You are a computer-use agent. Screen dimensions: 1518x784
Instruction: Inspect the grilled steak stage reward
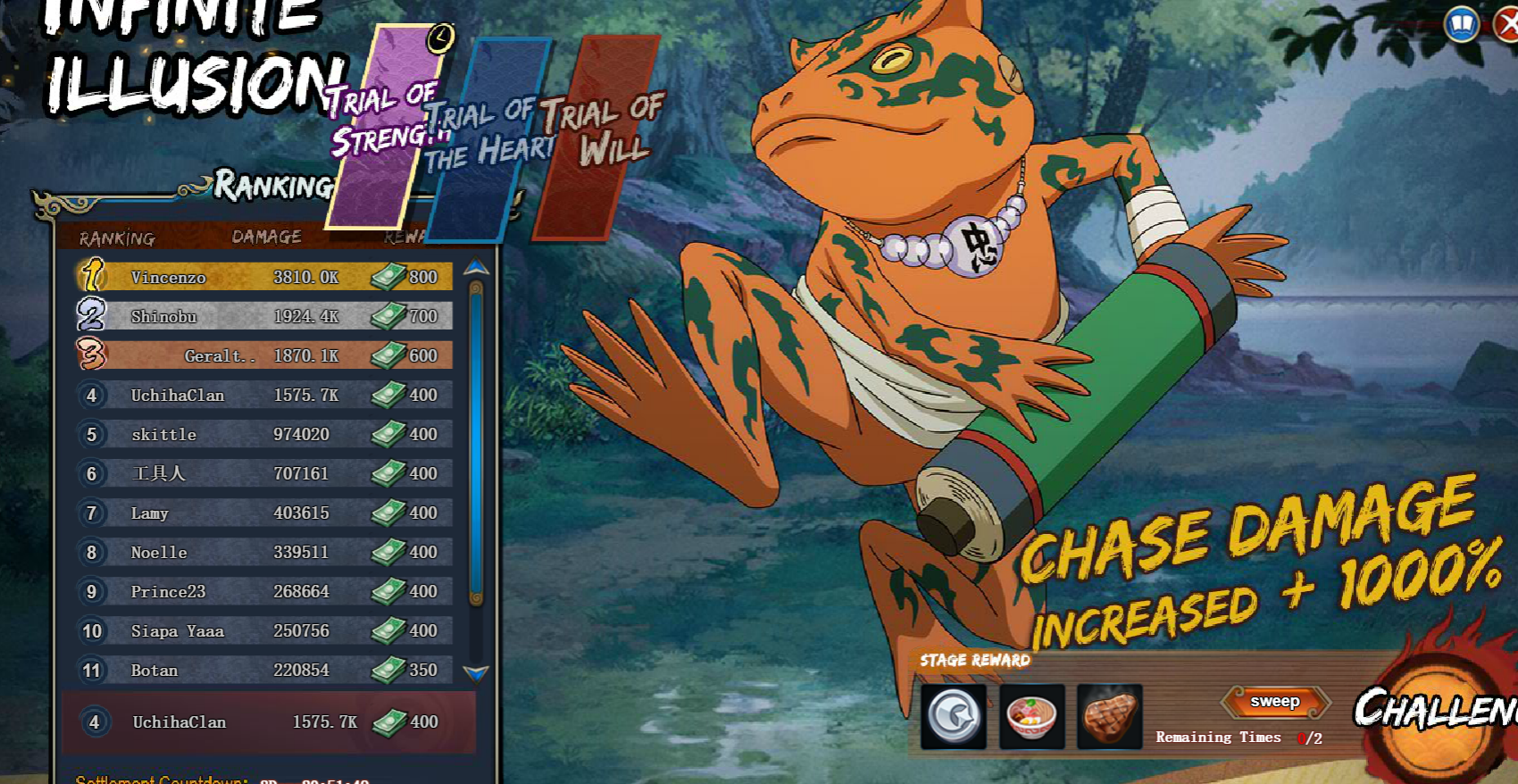1109,716
